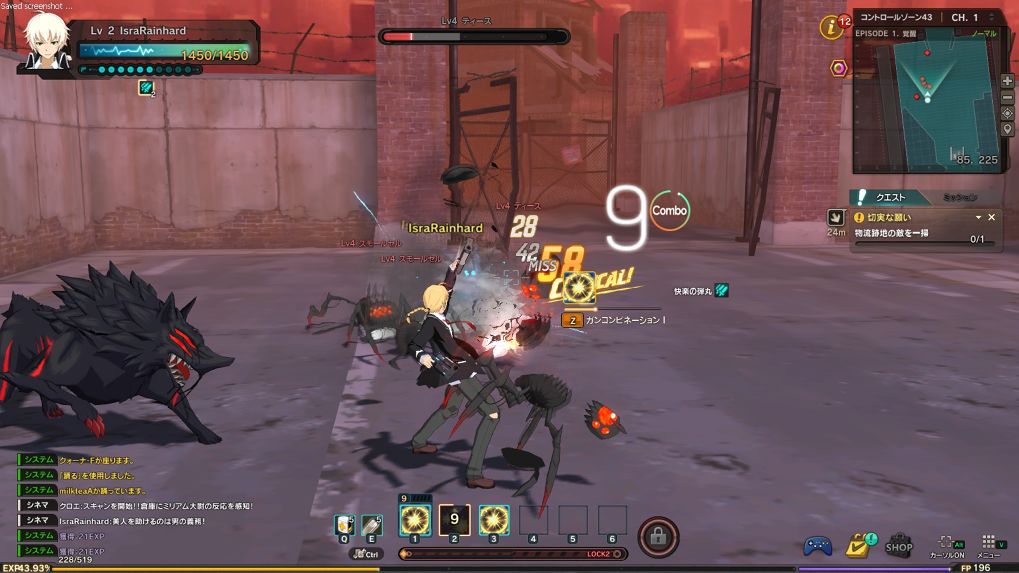Click the minimap location pin button

tap(1007, 130)
